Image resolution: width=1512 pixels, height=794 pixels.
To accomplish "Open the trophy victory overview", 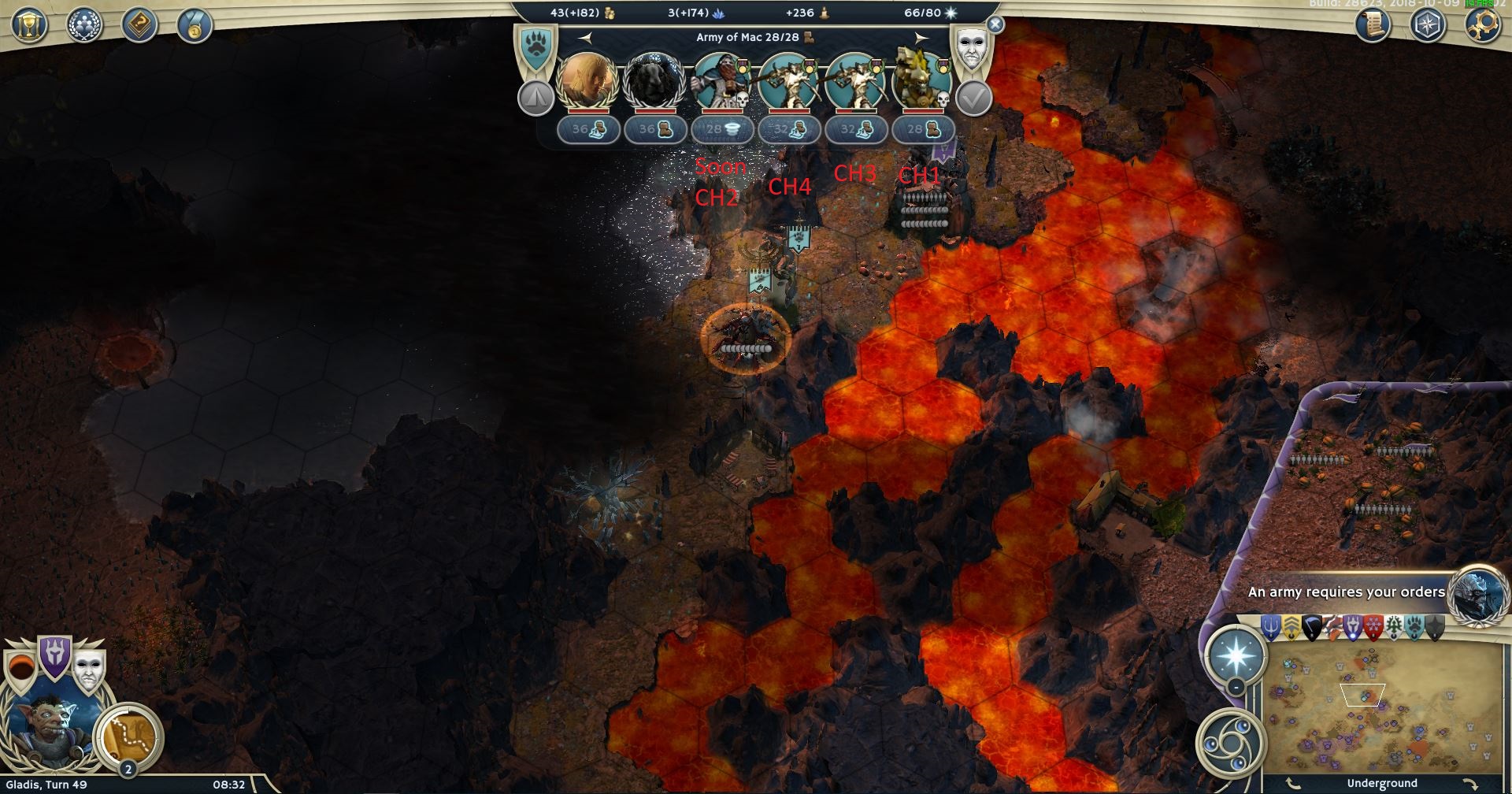I will (29, 25).
